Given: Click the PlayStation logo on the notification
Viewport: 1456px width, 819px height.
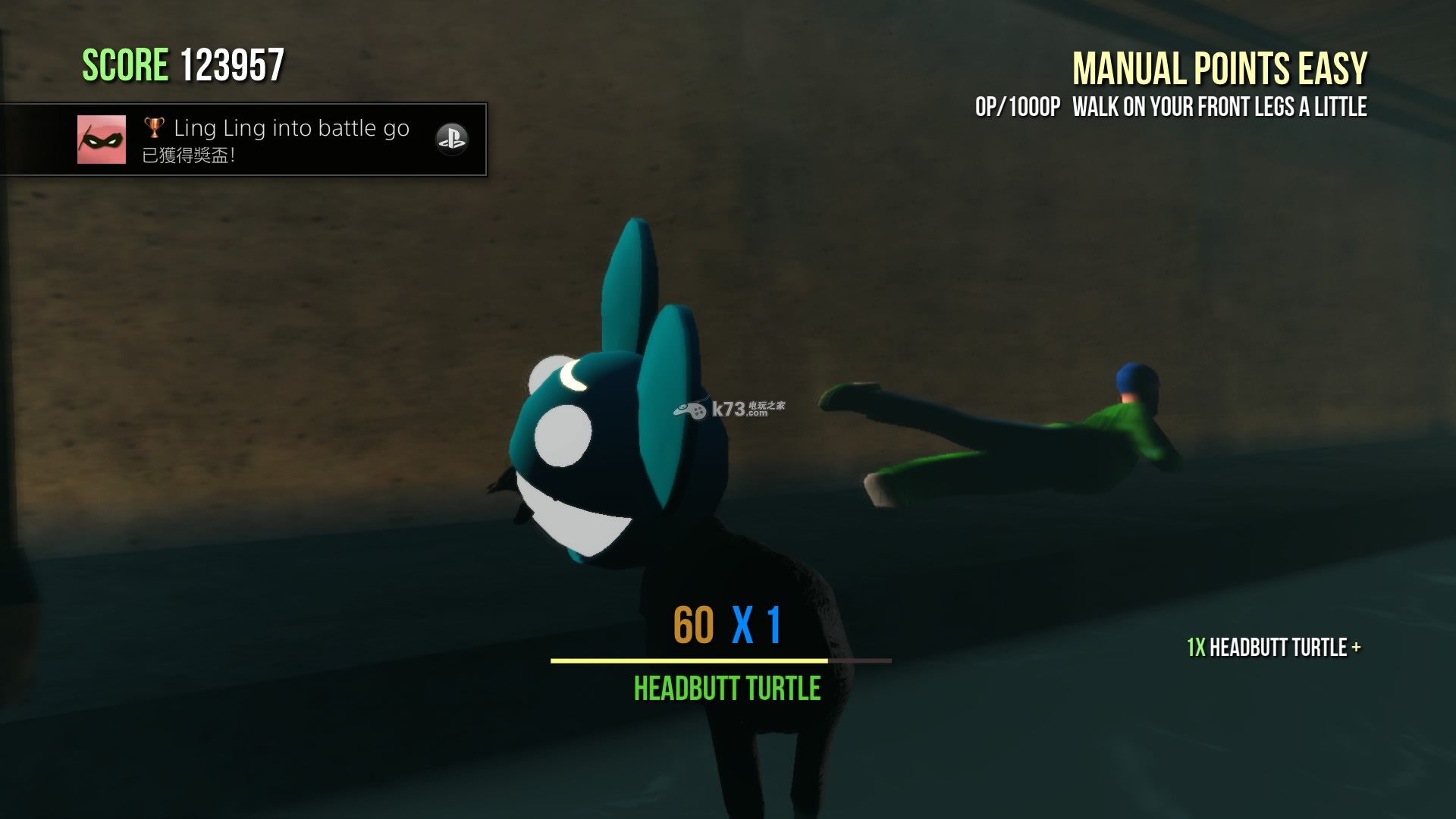Looking at the screenshot, I should pos(451,140).
